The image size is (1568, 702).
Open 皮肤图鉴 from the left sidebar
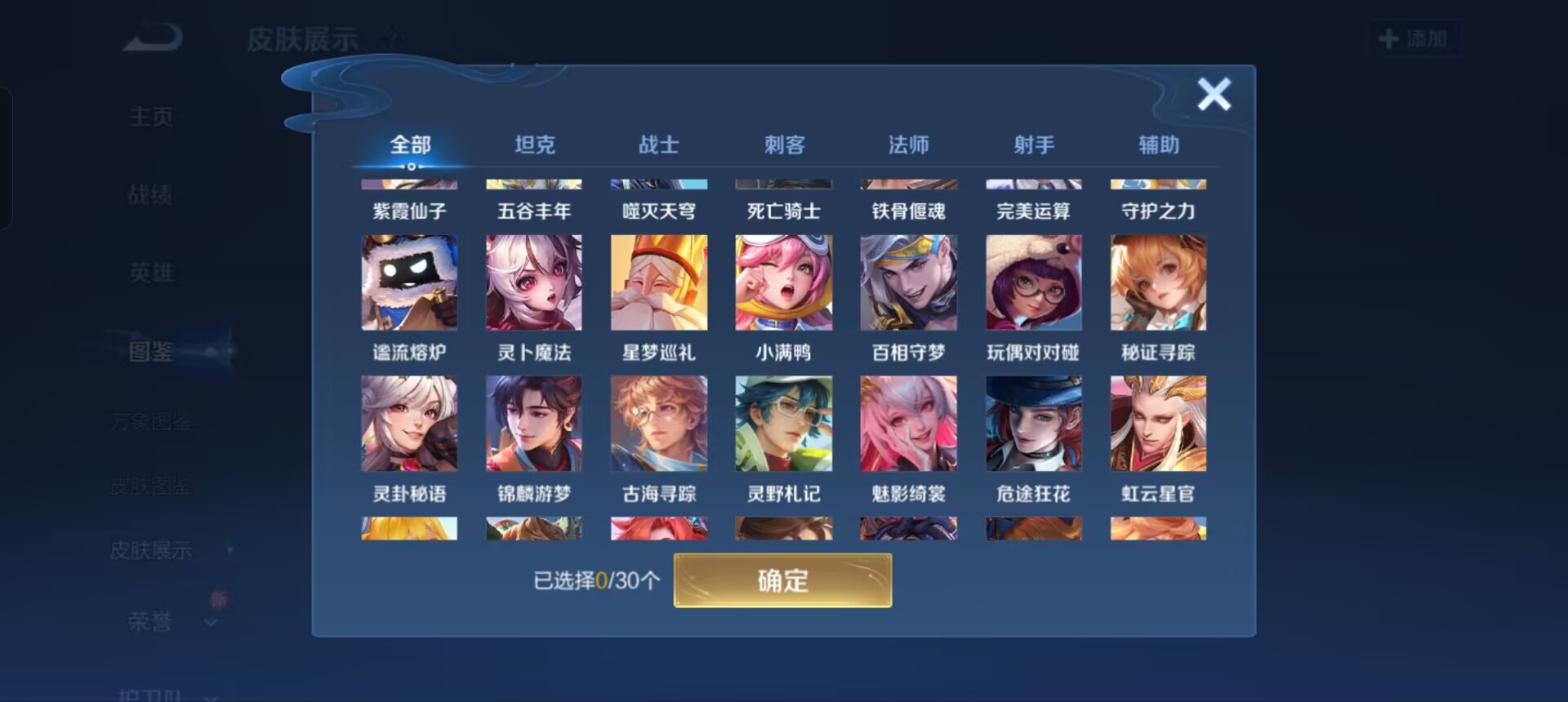(151, 485)
